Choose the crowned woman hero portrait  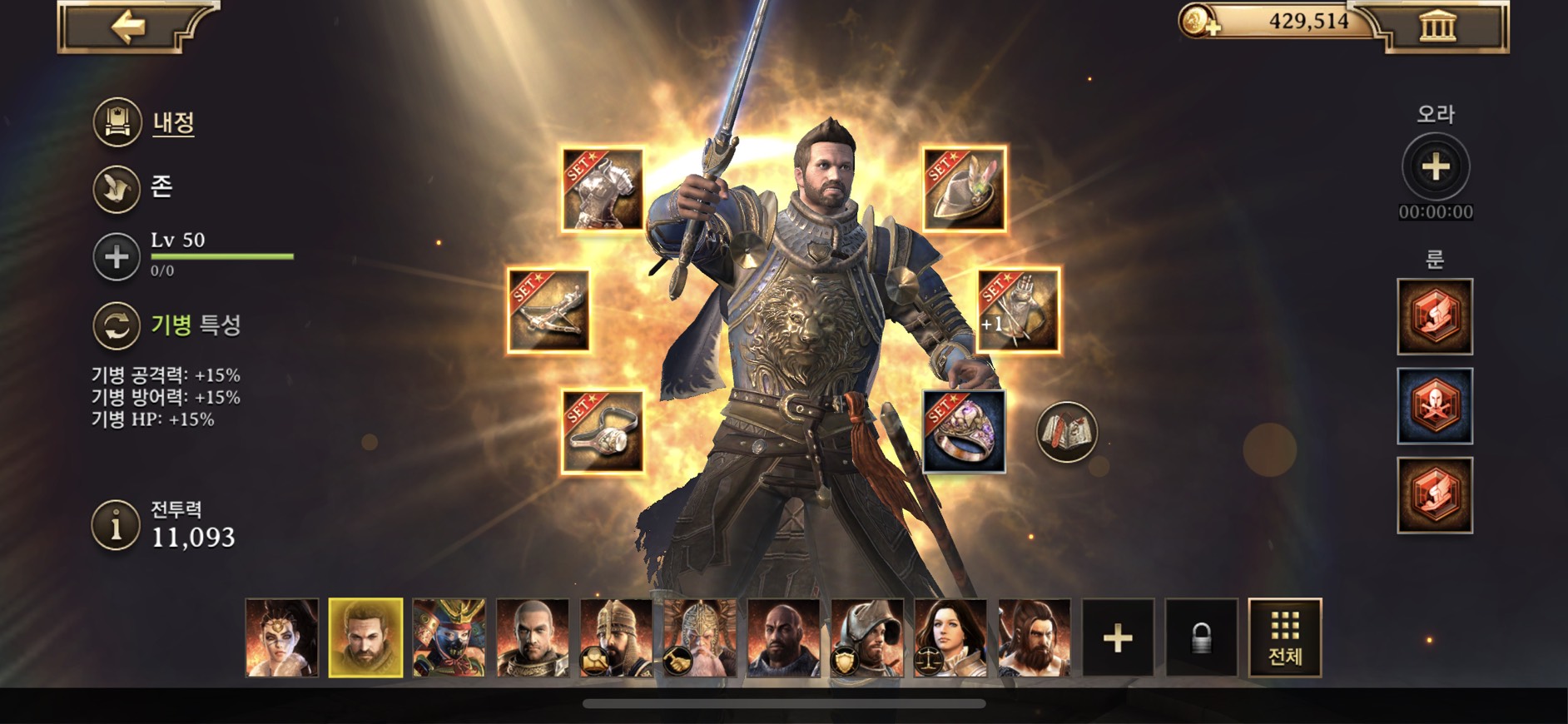pos(282,637)
